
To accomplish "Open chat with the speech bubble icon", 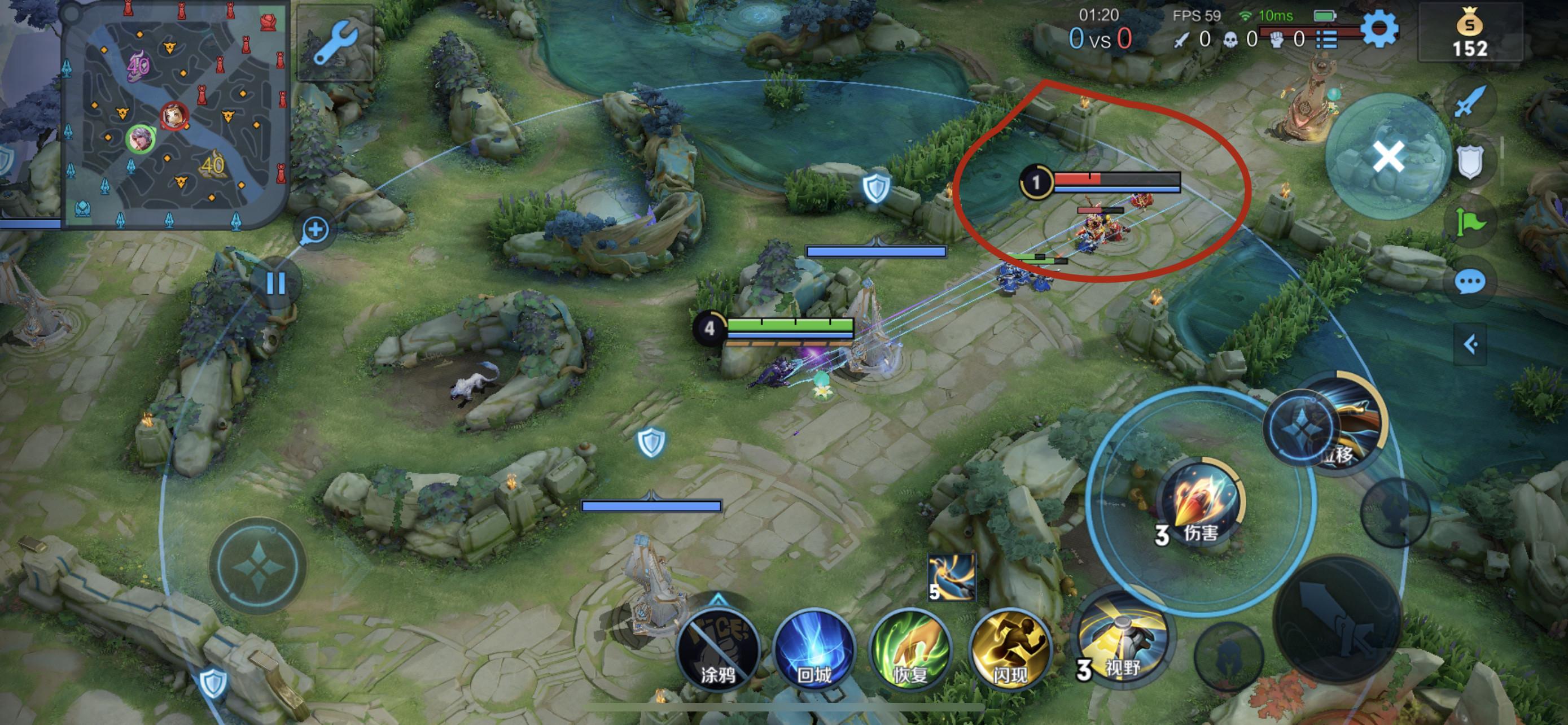I will pos(1469,282).
